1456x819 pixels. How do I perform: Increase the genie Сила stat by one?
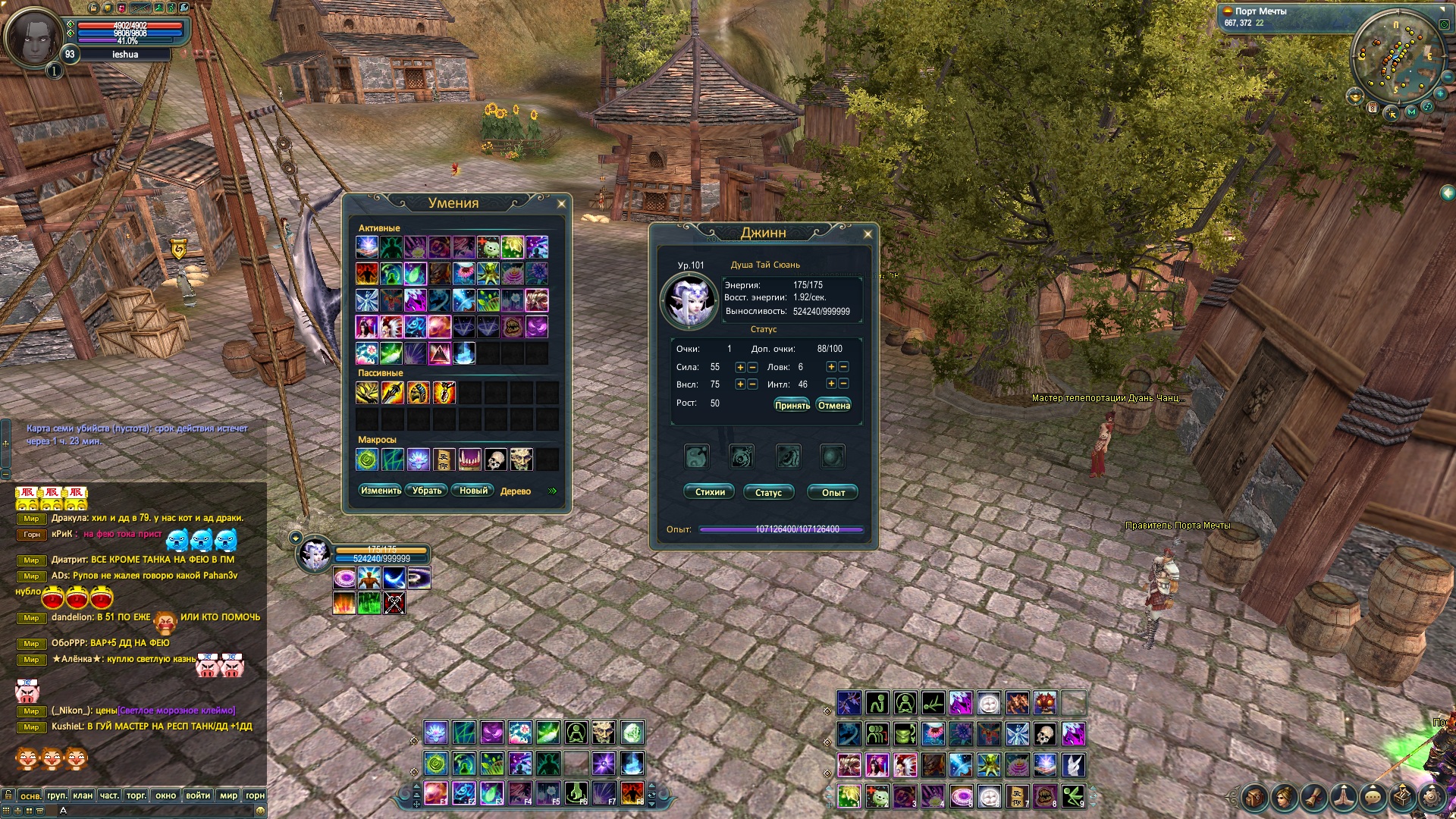tap(740, 367)
